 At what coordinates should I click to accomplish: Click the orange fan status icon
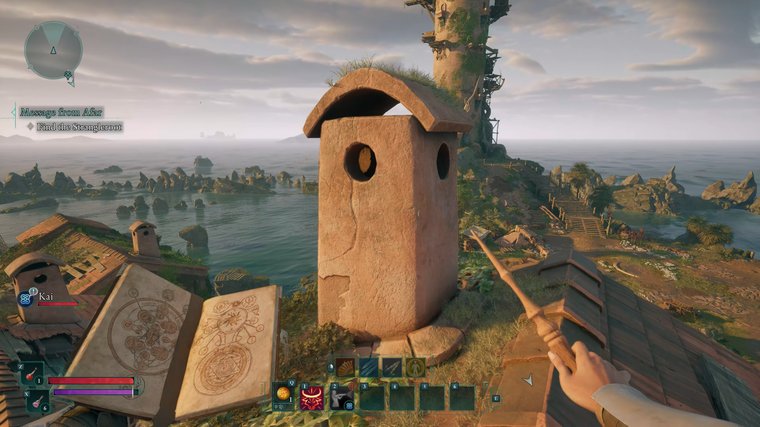click(345, 367)
